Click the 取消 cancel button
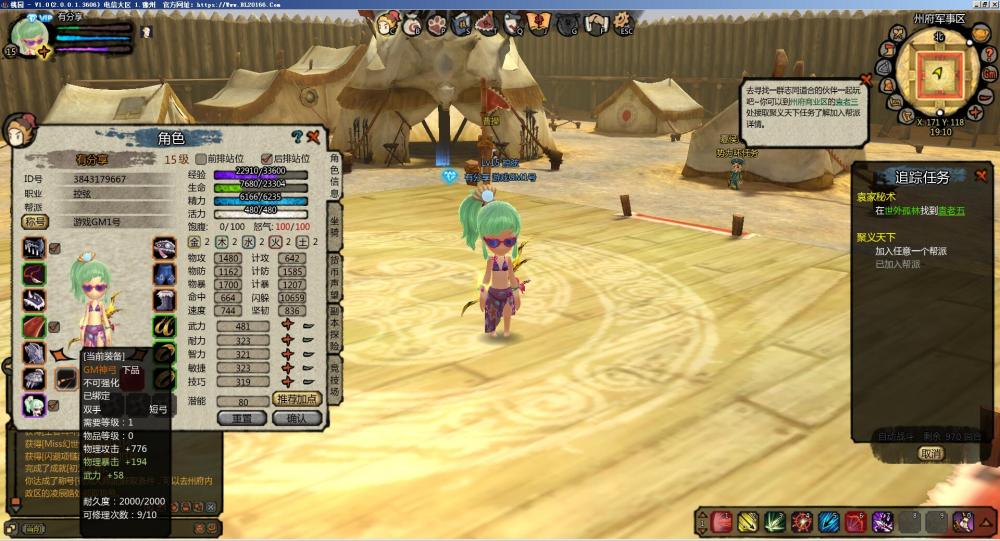The height and width of the screenshot is (541, 1000). click(931, 453)
